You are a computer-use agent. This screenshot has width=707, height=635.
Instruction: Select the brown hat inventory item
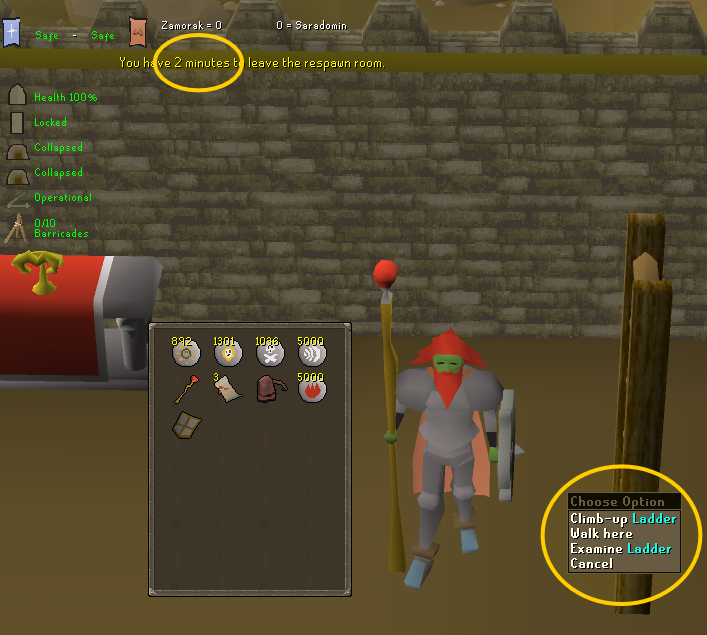[270, 390]
